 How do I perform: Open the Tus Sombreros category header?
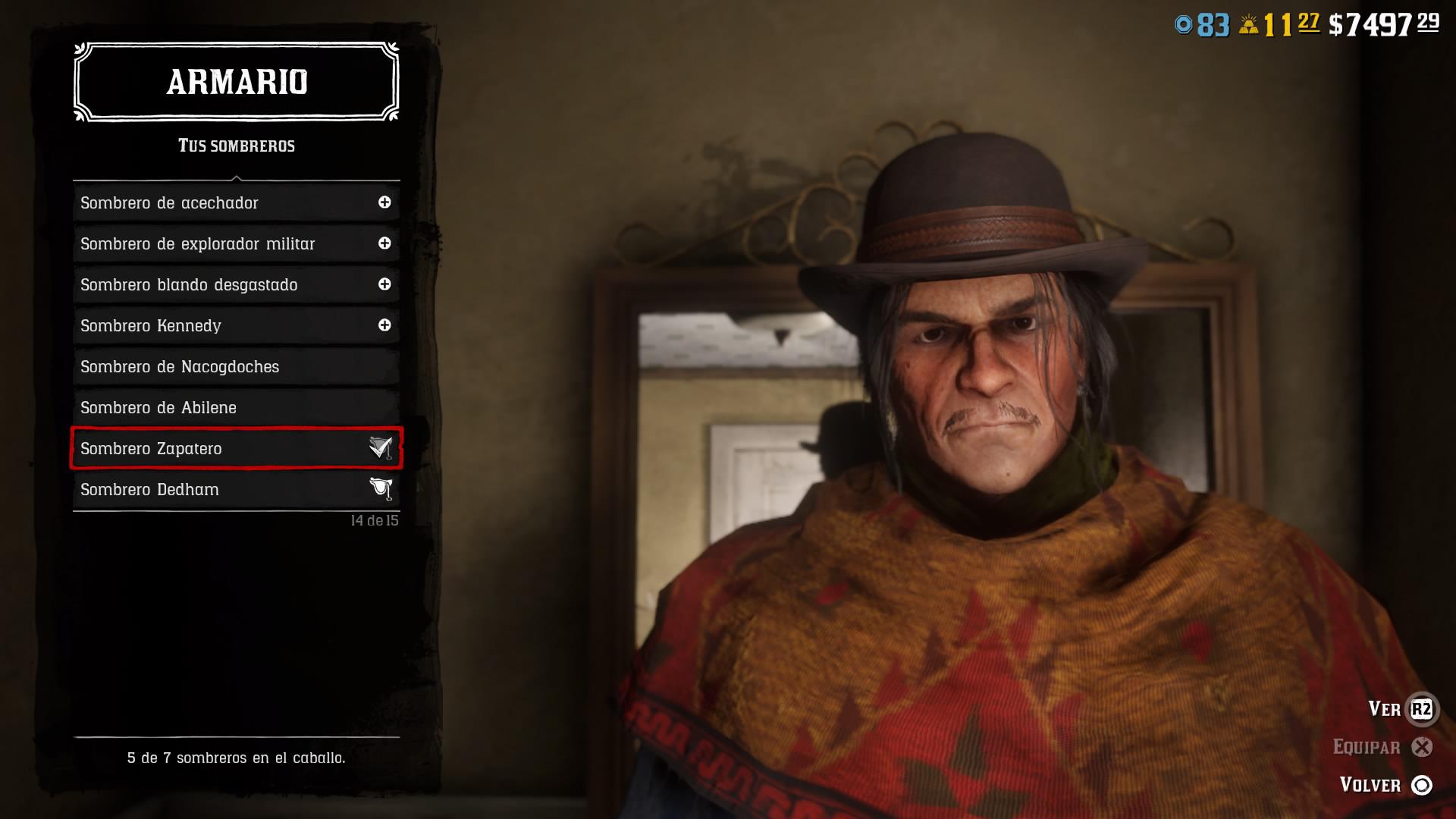[236, 146]
